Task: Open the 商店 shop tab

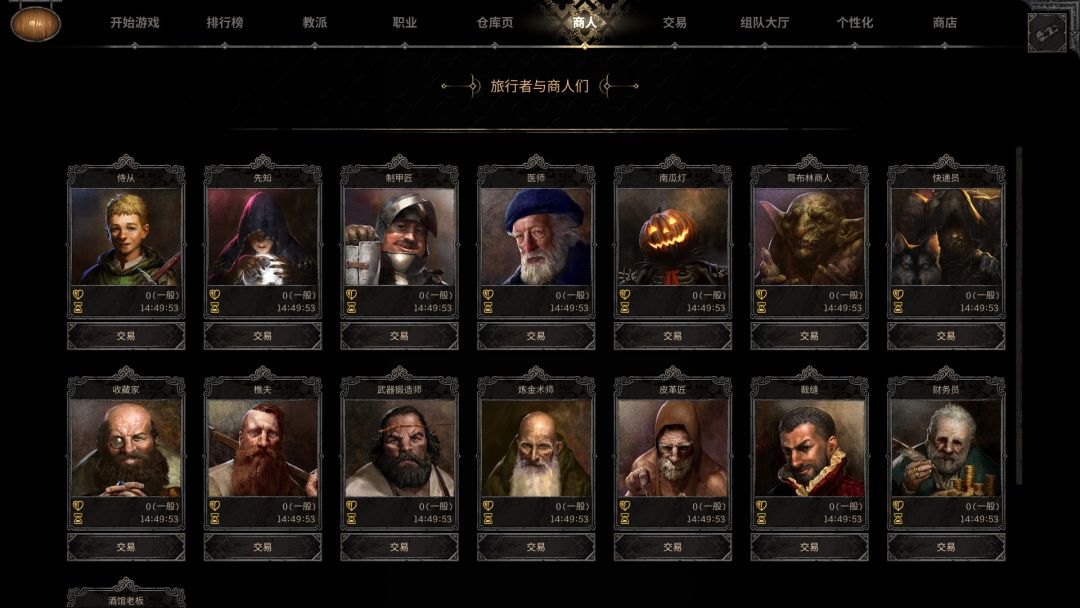Action: [x=945, y=22]
